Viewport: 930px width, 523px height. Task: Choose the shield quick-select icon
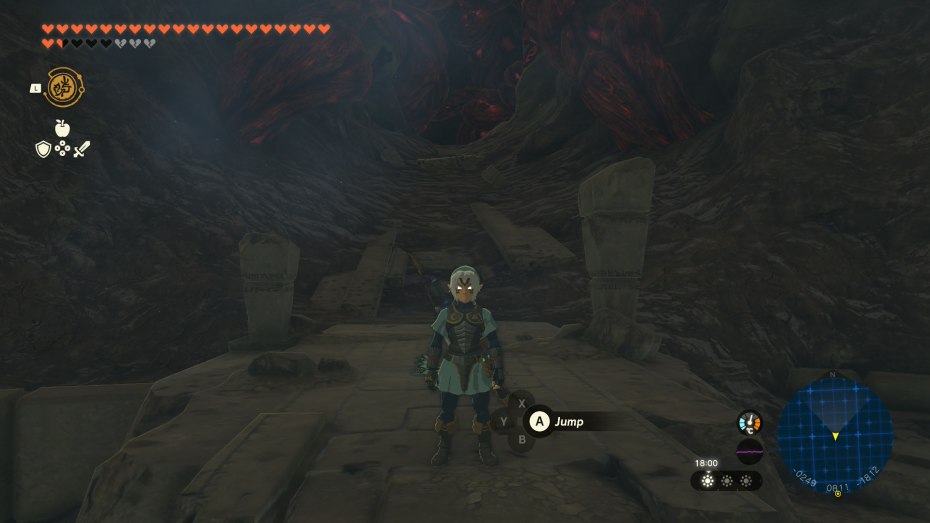(x=43, y=149)
